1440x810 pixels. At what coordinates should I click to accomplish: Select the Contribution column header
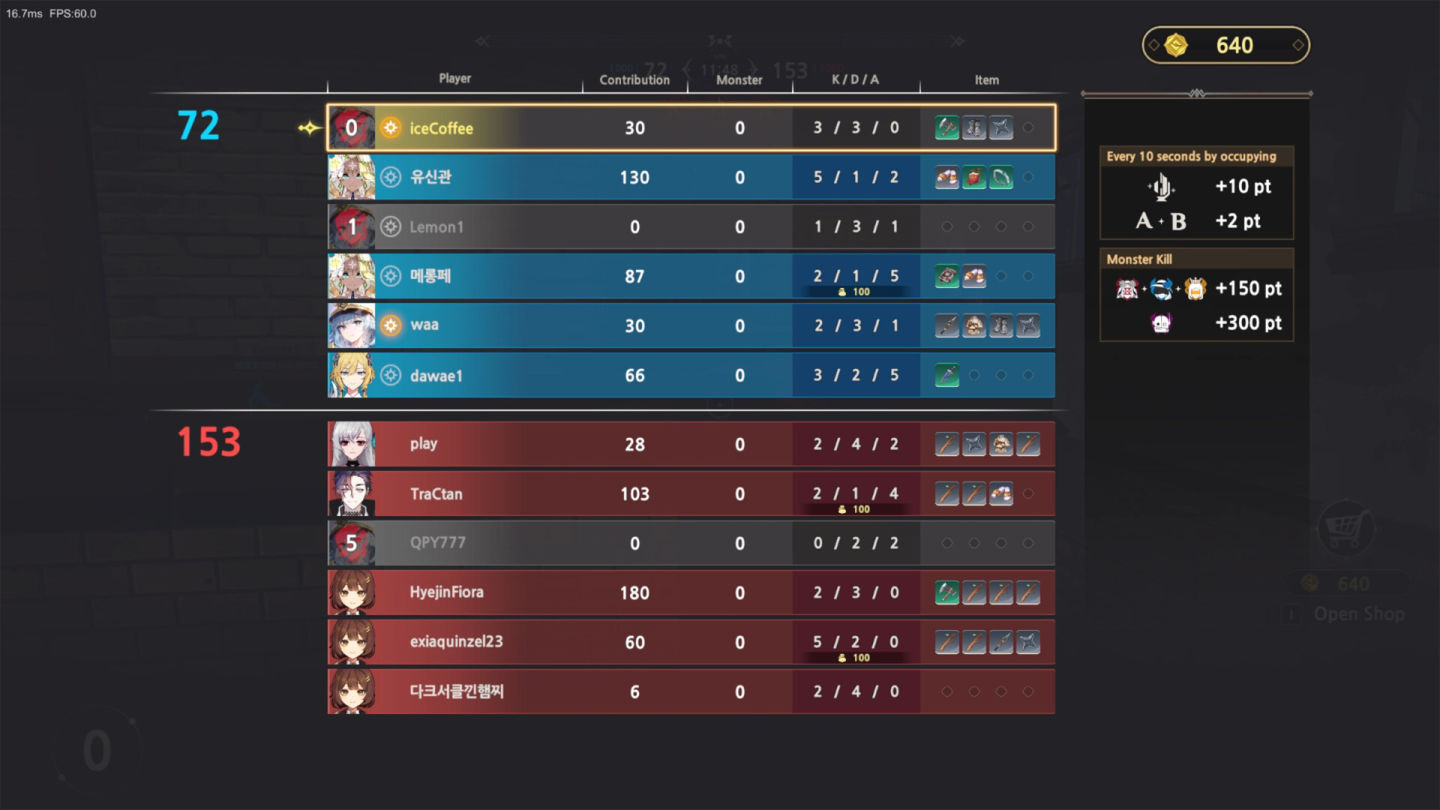point(634,80)
